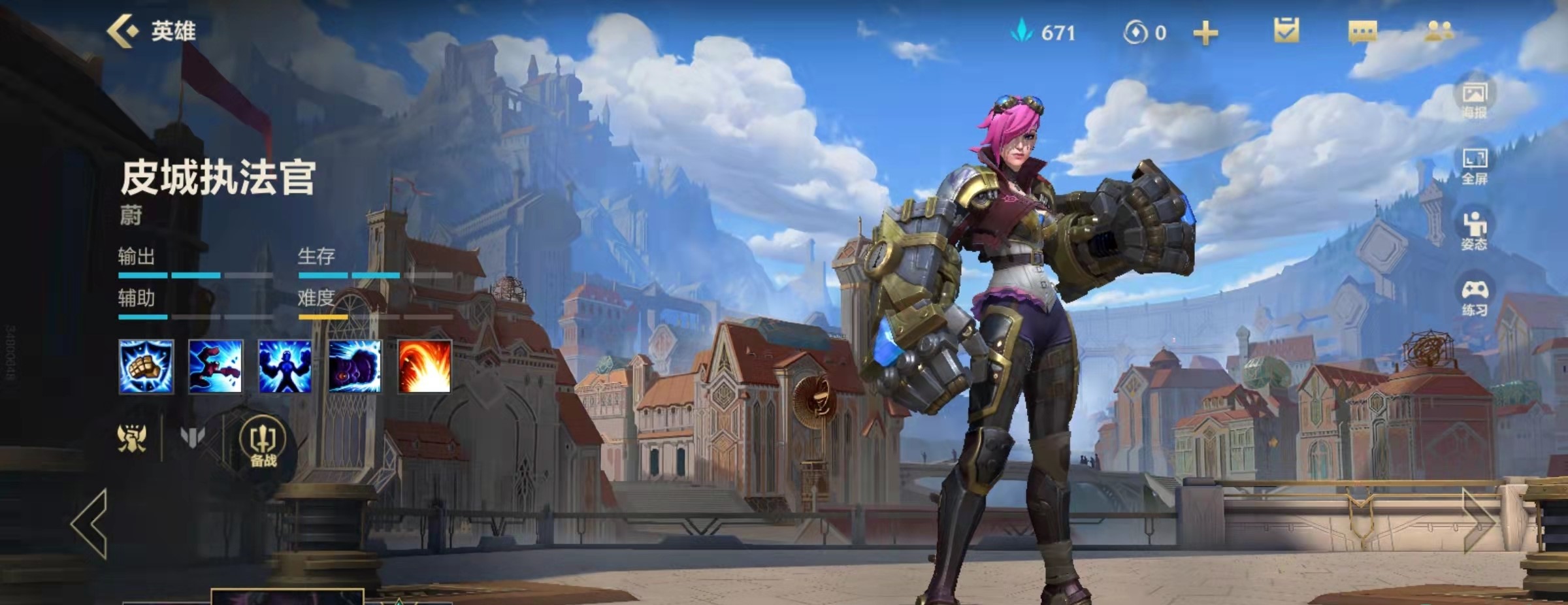The width and height of the screenshot is (1568, 605).
Task: Open the chat message icon
Action: click(1363, 31)
